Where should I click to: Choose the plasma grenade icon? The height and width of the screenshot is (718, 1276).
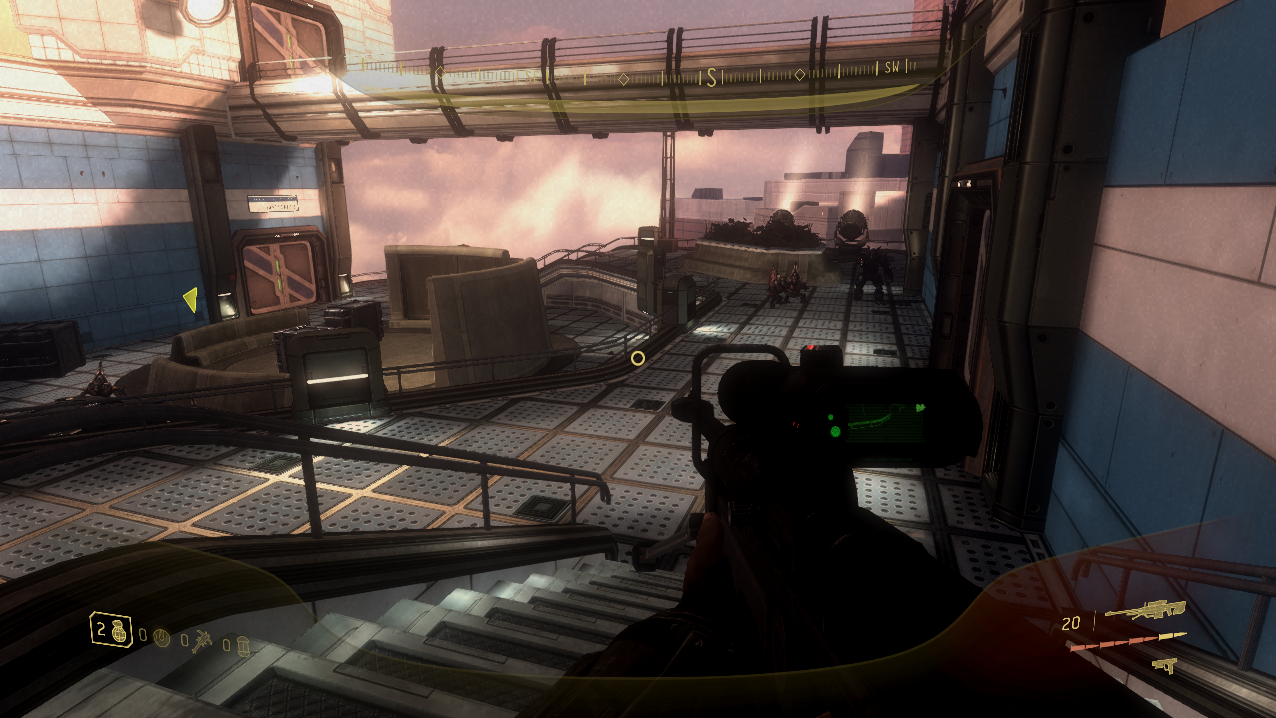(x=163, y=637)
